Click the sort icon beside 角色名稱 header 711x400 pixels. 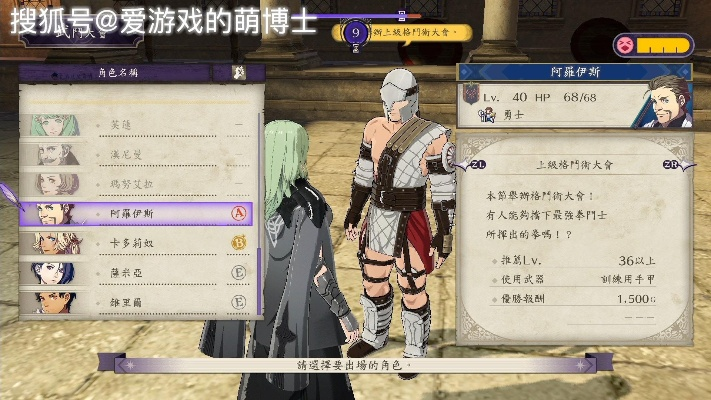(x=238, y=73)
